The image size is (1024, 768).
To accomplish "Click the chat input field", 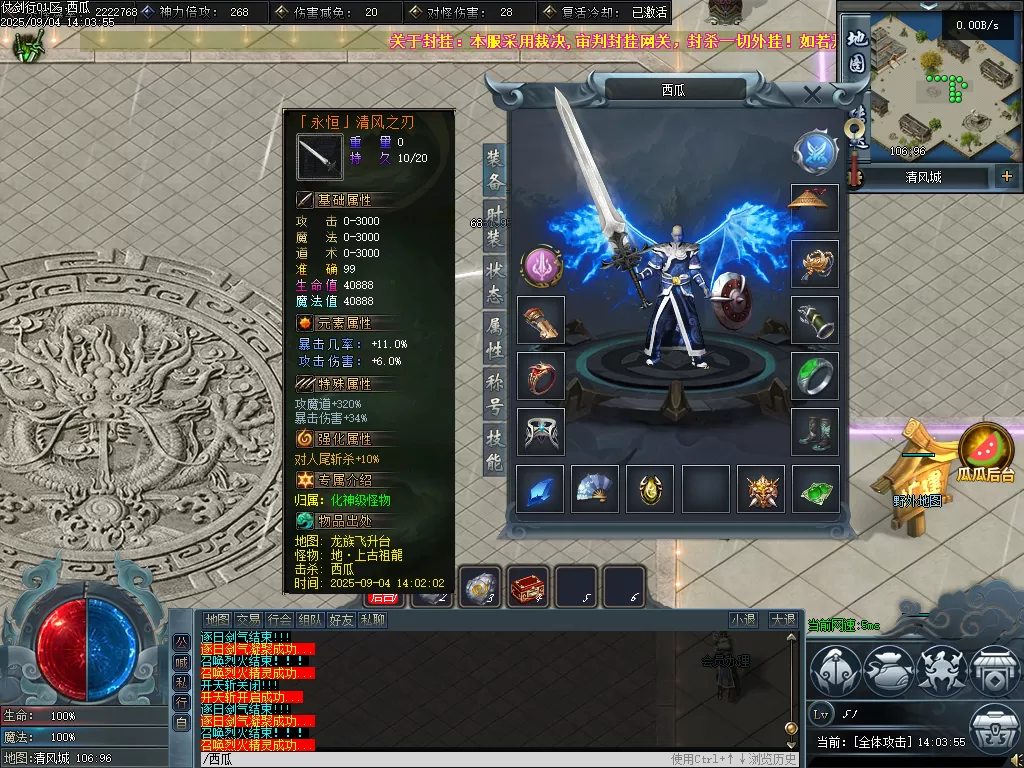I will (430, 759).
